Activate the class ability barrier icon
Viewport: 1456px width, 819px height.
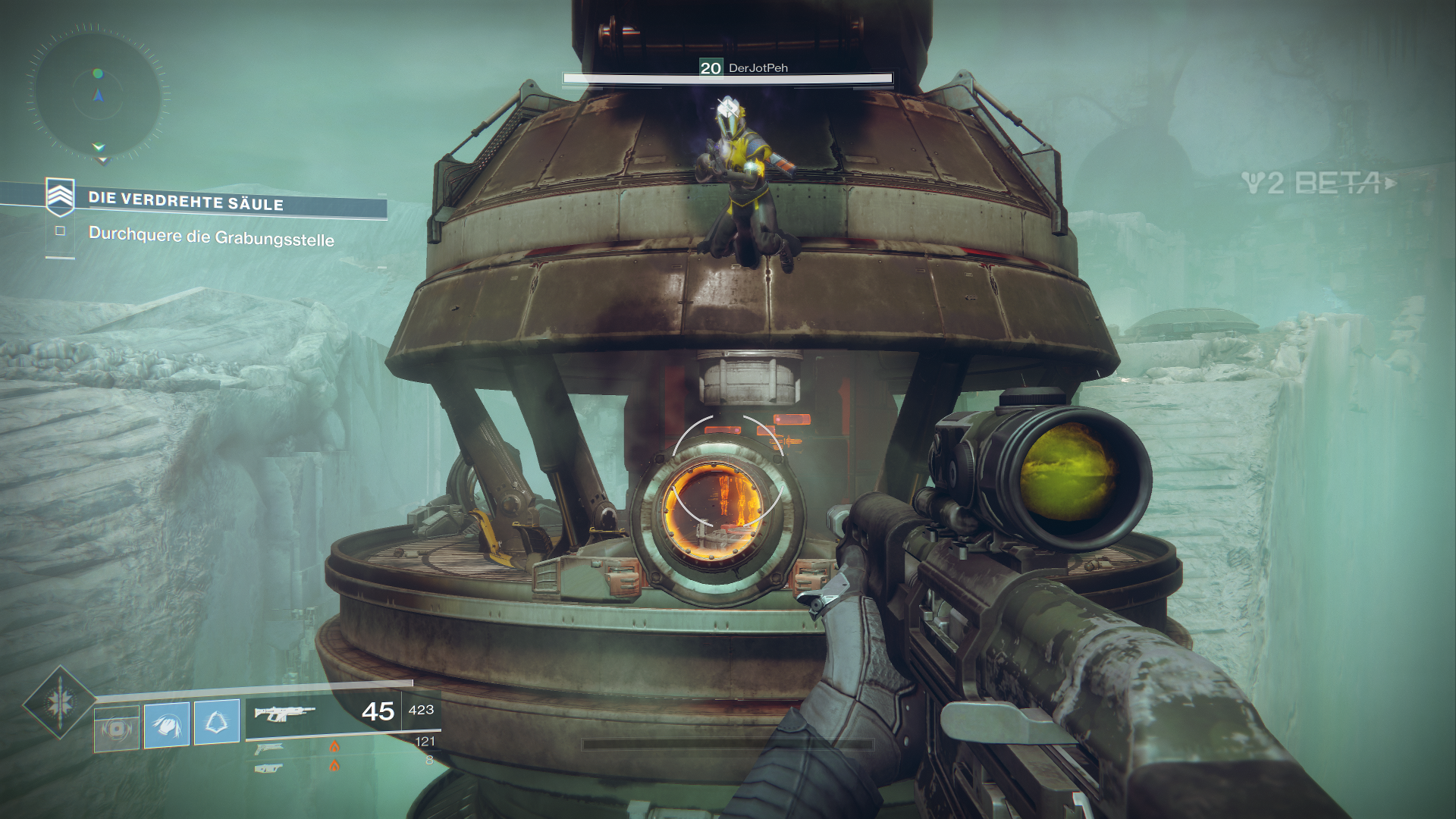pyautogui.click(x=217, y=721)
